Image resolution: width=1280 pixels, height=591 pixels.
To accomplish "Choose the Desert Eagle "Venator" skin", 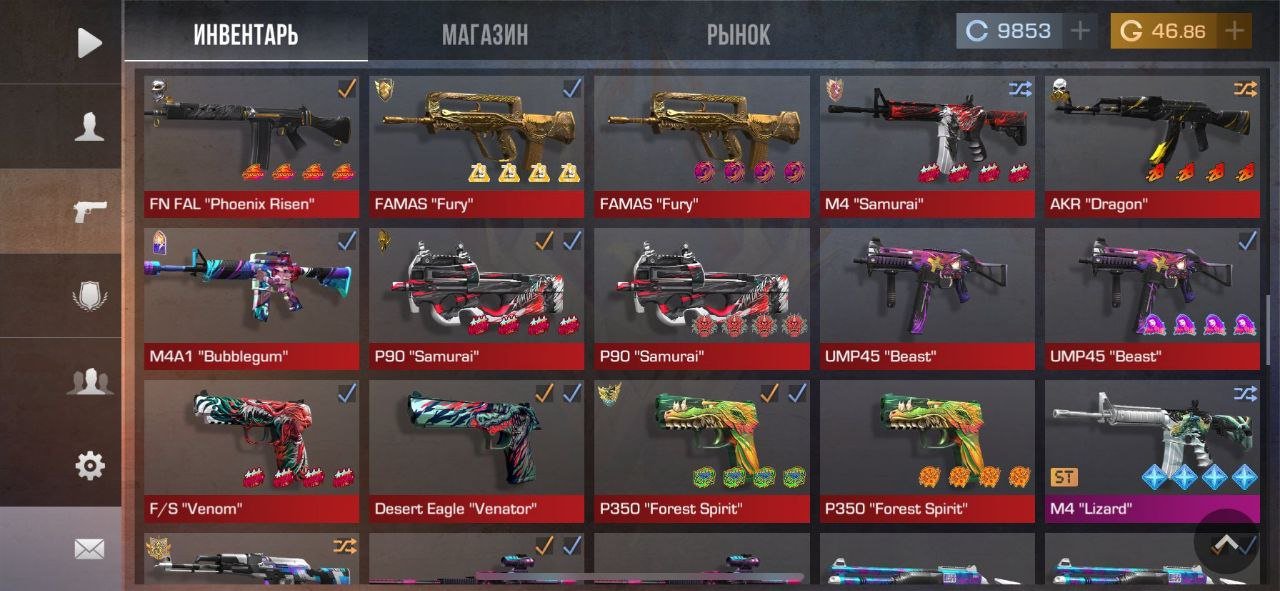I will (x=476, y=451).
